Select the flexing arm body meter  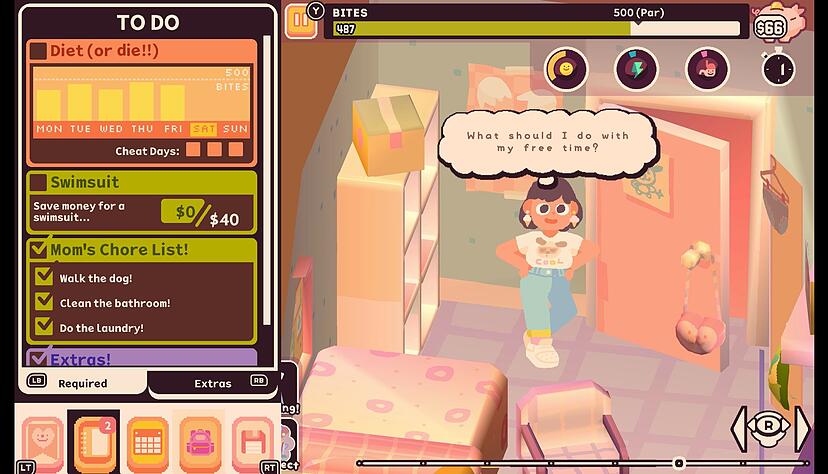(x=707, y=68)
